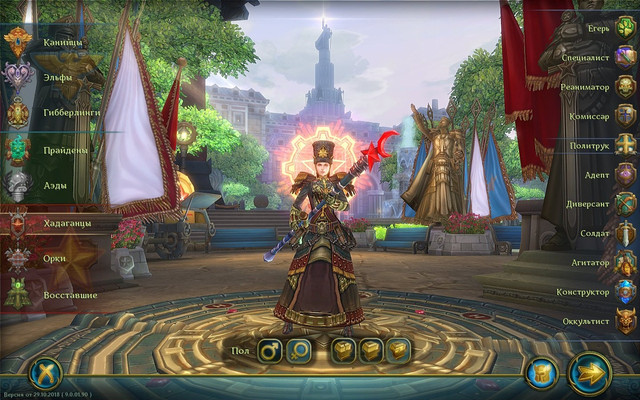Set character gender to female

pos(299,350)
